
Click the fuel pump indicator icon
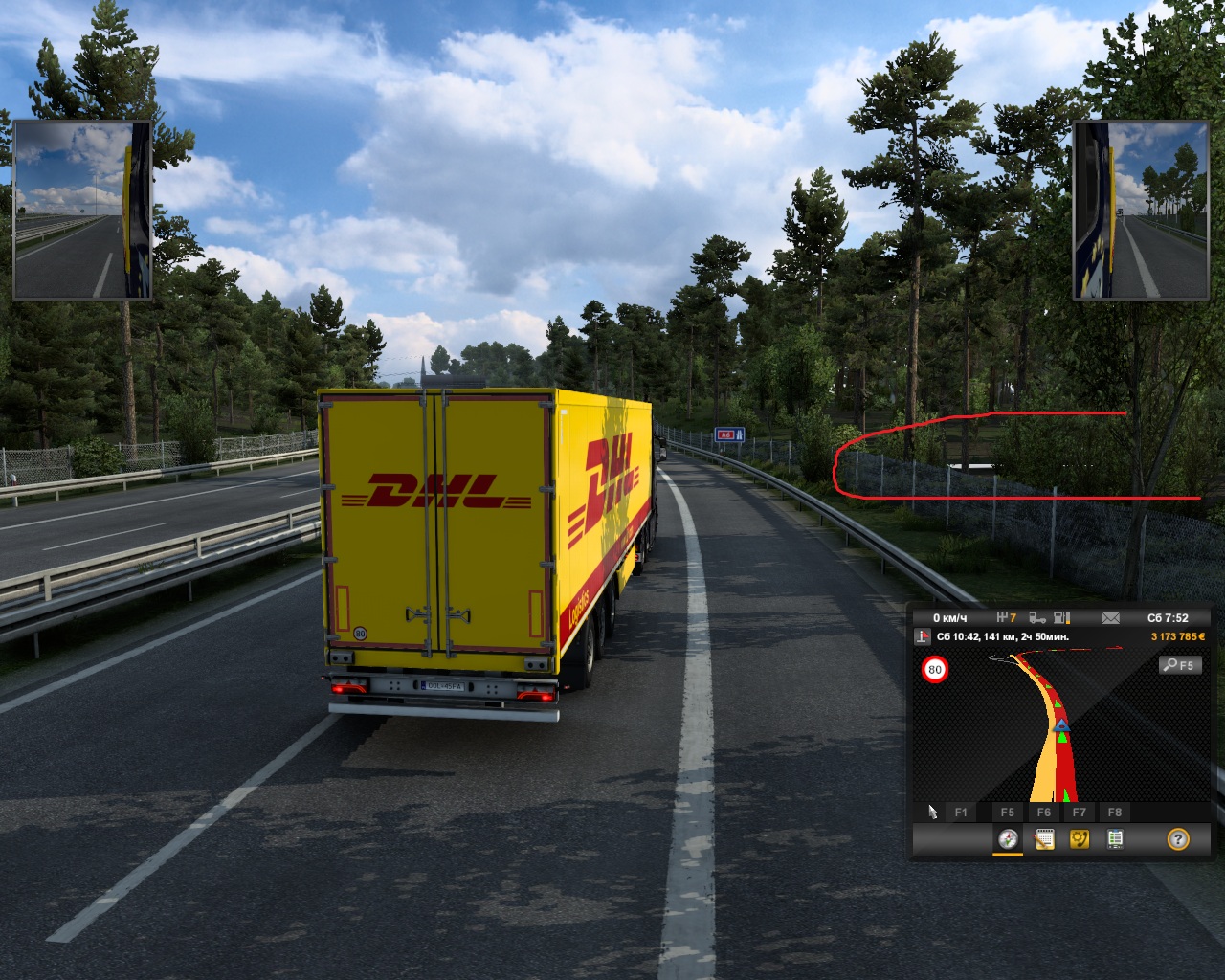(x=1061, y=618)
